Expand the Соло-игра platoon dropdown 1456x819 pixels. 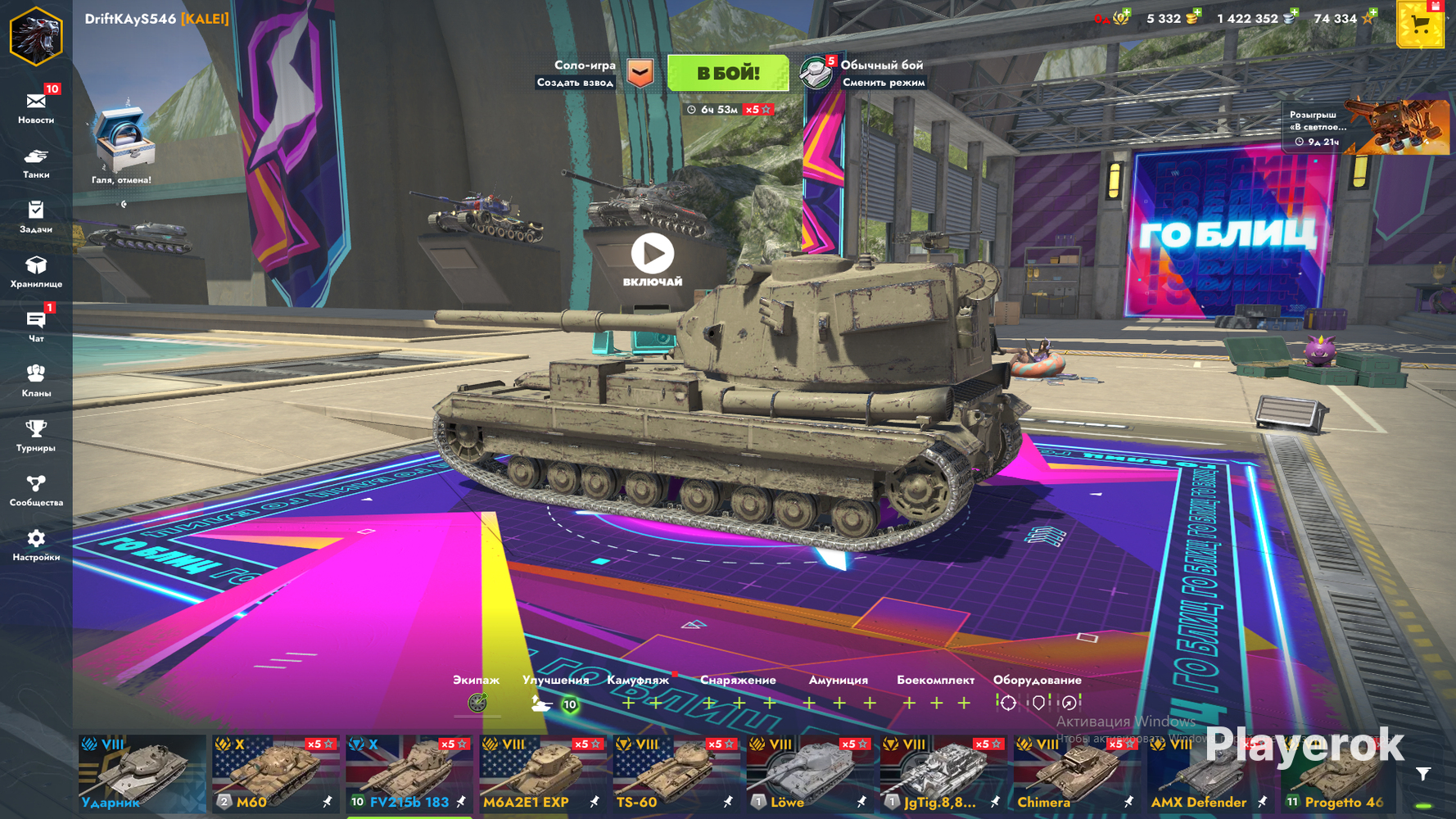click(640, 74)
